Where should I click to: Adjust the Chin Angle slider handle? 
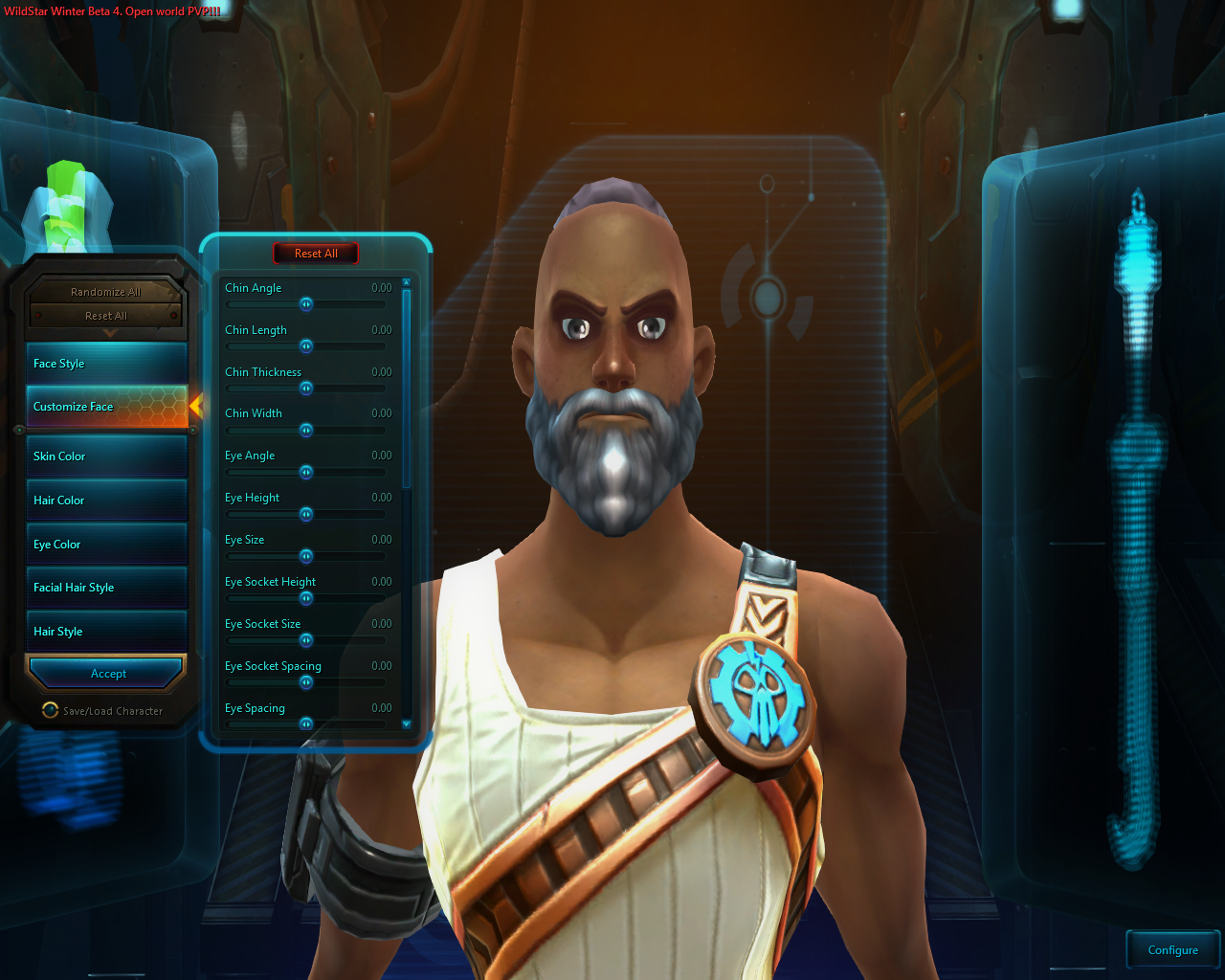(x=305, y=304)
